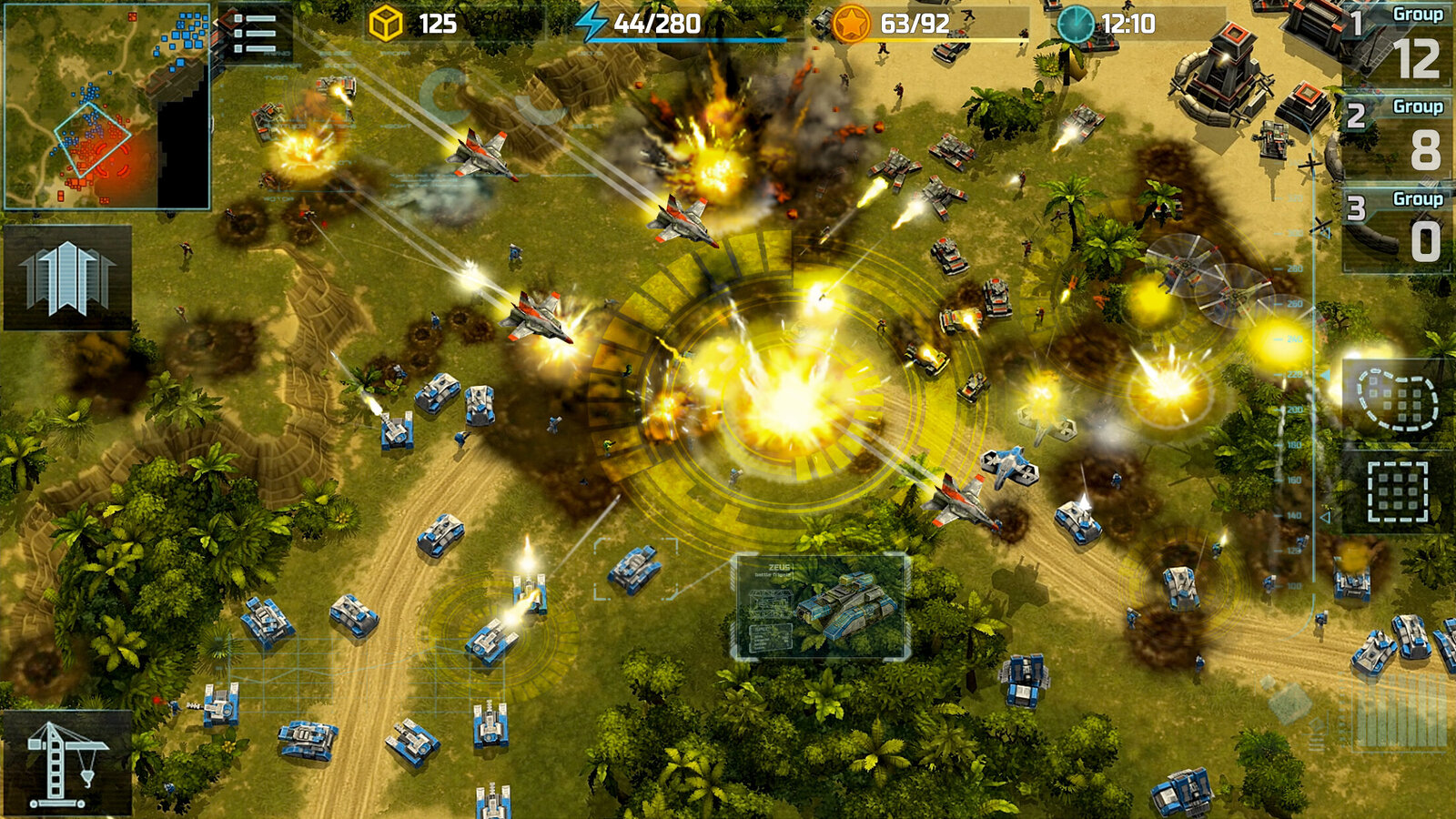
Task: Choose the rounded dashed formation button
Action: (1397, 399)
